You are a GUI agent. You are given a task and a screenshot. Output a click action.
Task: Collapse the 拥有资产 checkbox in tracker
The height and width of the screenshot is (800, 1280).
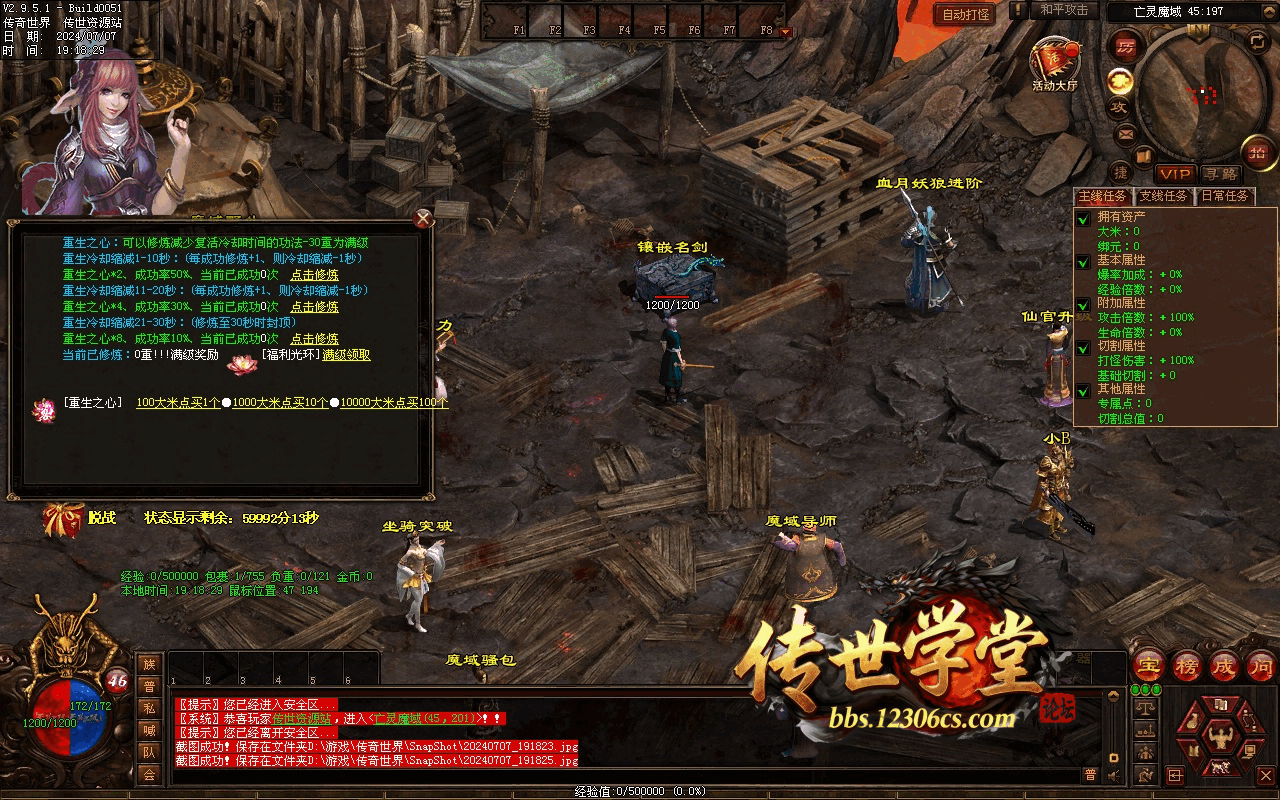[1083, 219]
